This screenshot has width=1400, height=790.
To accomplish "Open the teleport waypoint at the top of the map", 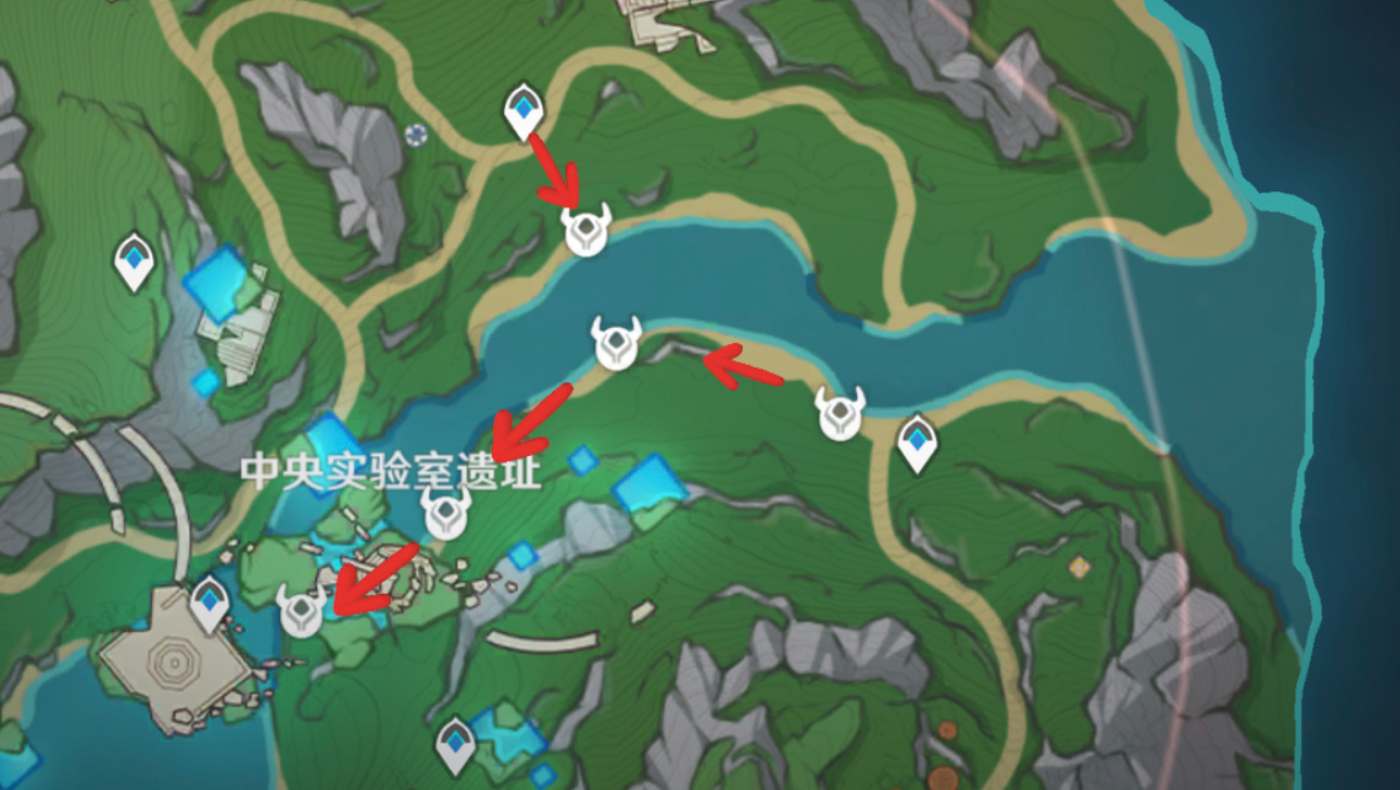I will tap(523, 108).
